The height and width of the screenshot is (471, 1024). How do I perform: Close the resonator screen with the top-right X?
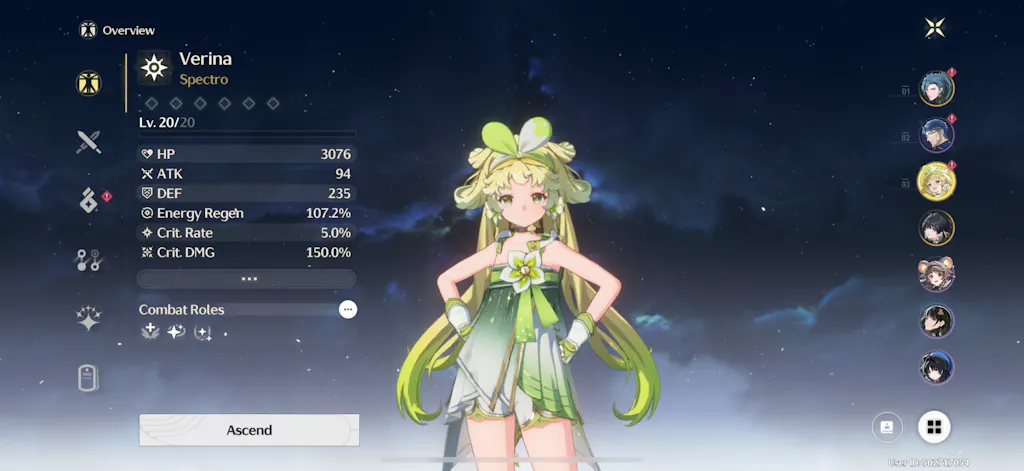pos(935,28)
